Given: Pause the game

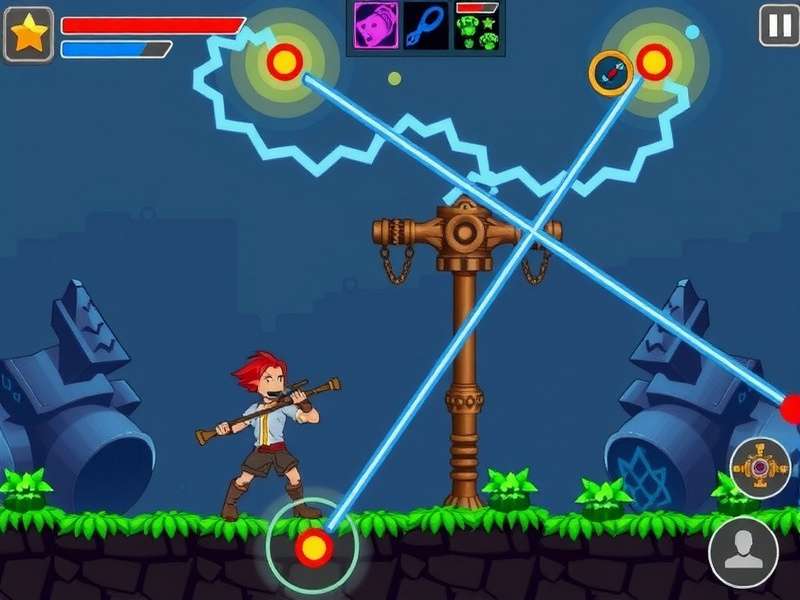Looking at the screenshot, I should tap(779, 25).
